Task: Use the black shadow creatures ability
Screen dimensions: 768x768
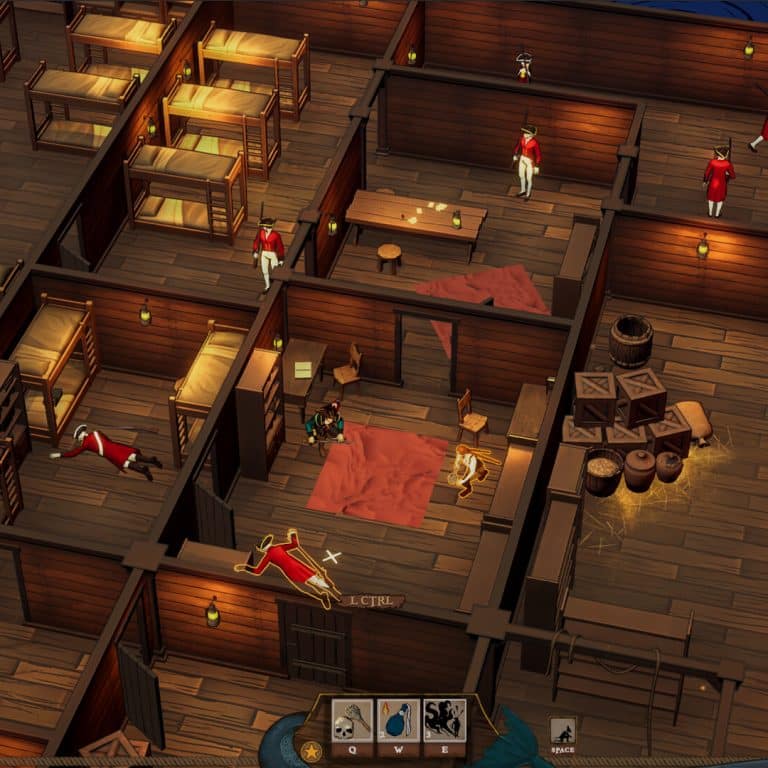Action: pyautogui.click(x=444, y=720)
